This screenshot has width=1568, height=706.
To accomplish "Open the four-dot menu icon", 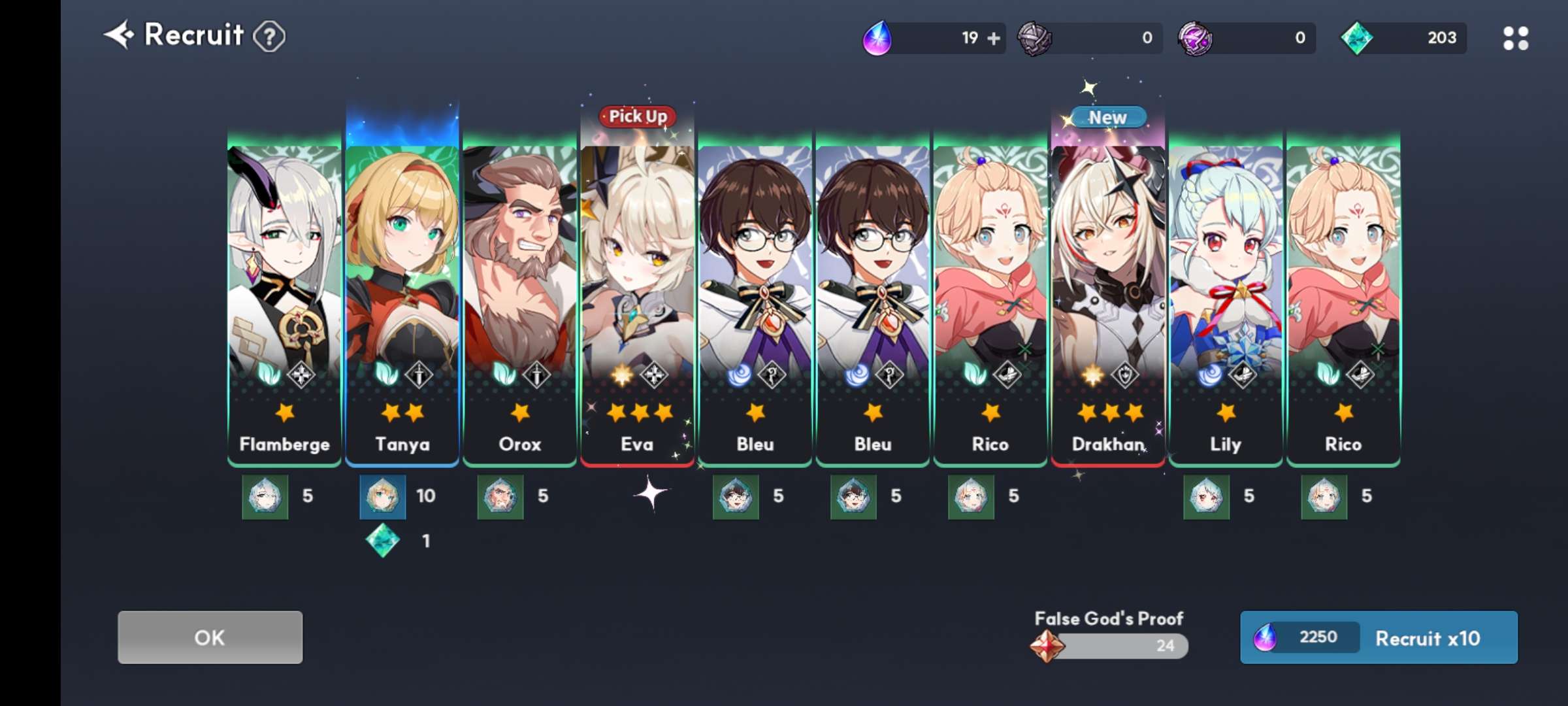I will [x=1515, y=39].
